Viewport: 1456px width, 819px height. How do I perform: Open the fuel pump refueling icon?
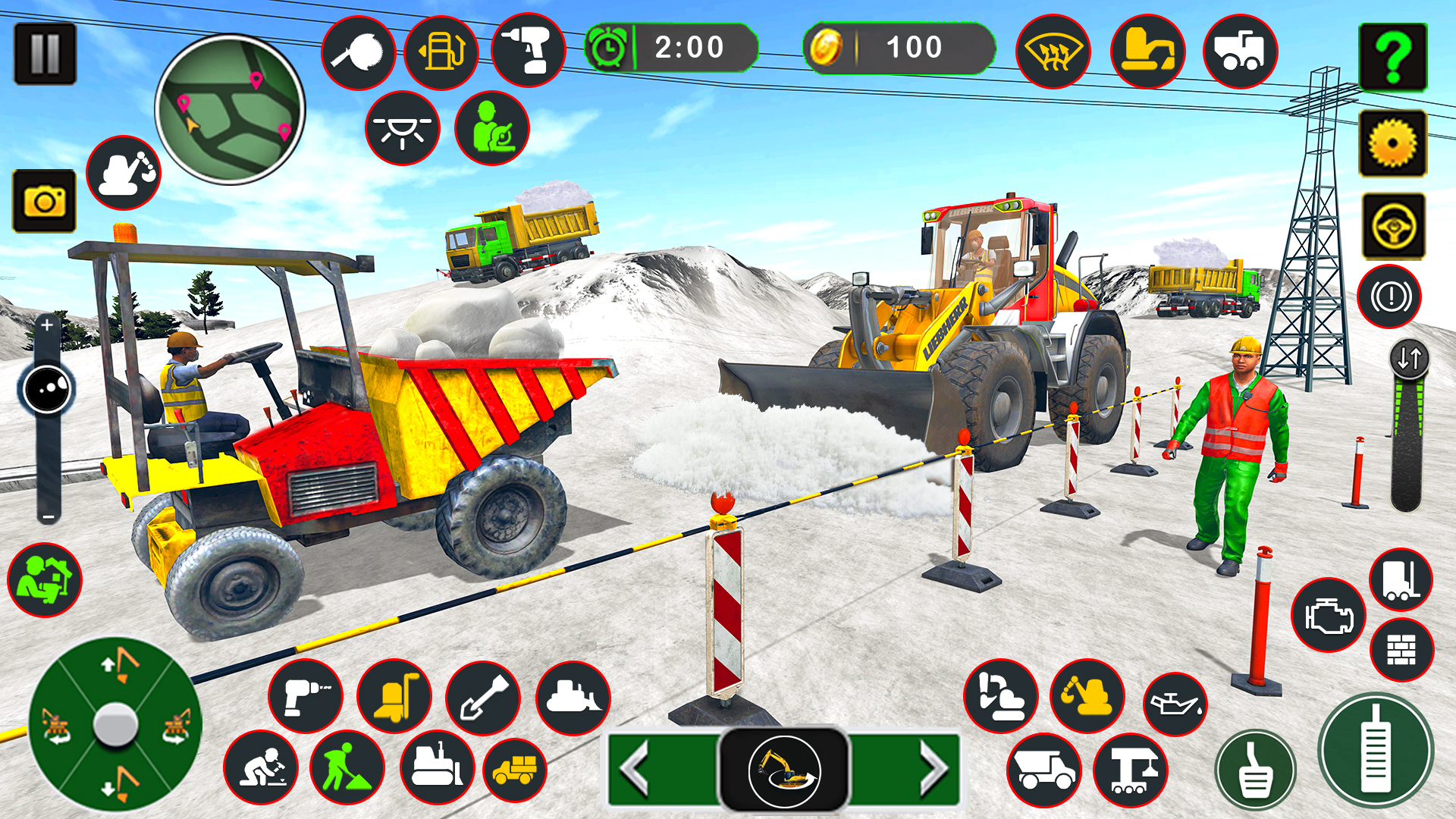(x=441, y=52)
